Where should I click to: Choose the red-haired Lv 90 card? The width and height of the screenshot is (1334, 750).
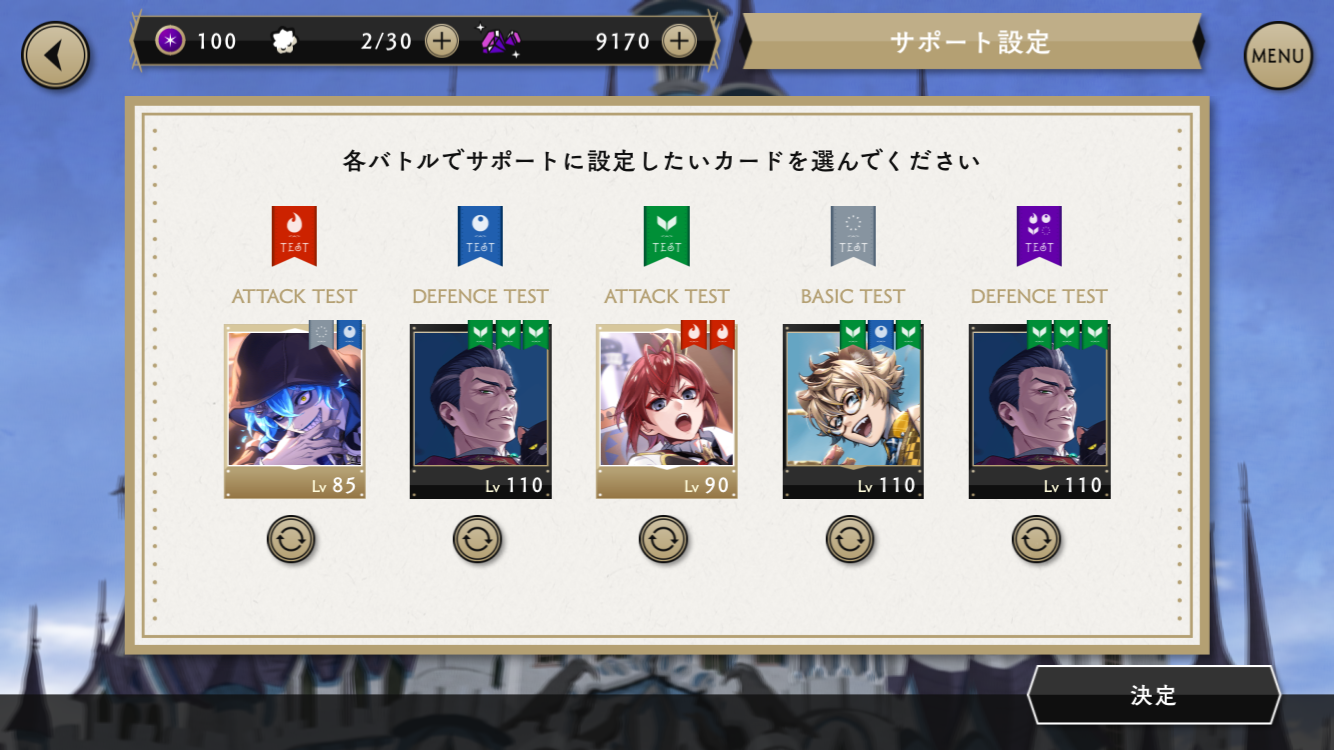666,410
